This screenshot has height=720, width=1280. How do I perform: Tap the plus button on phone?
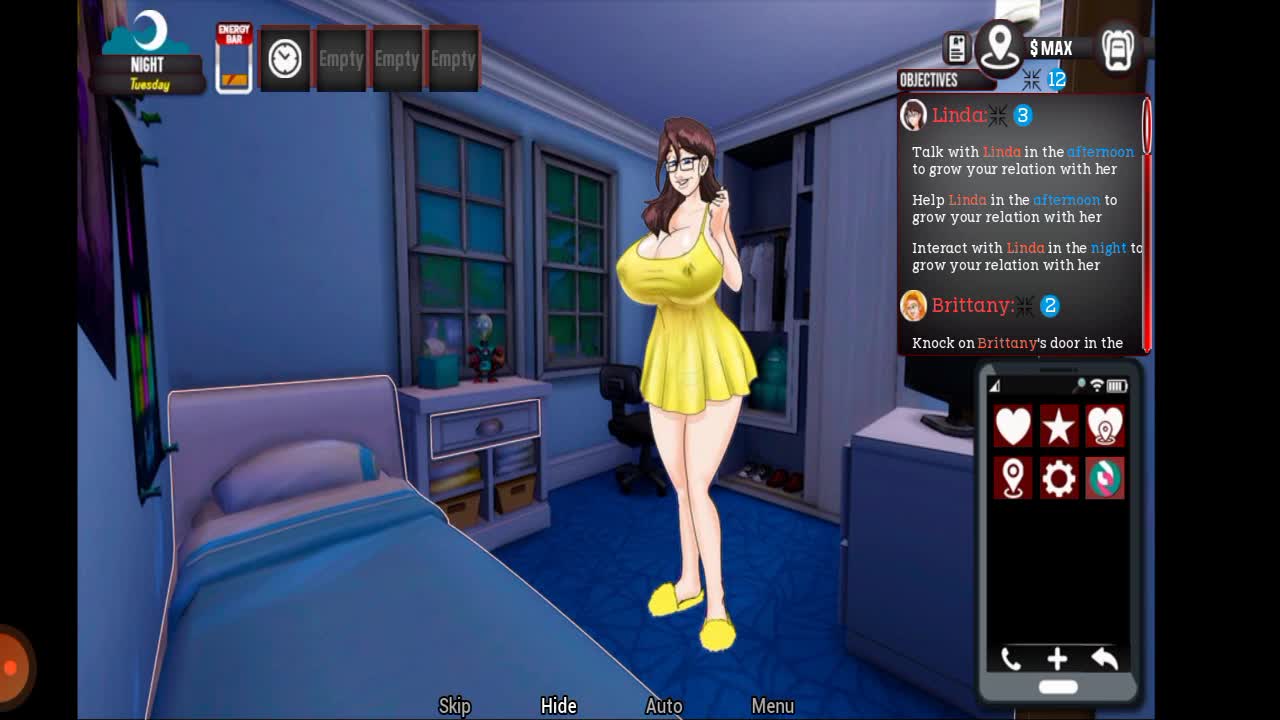pyautogui.click(x=1057, y=658)
